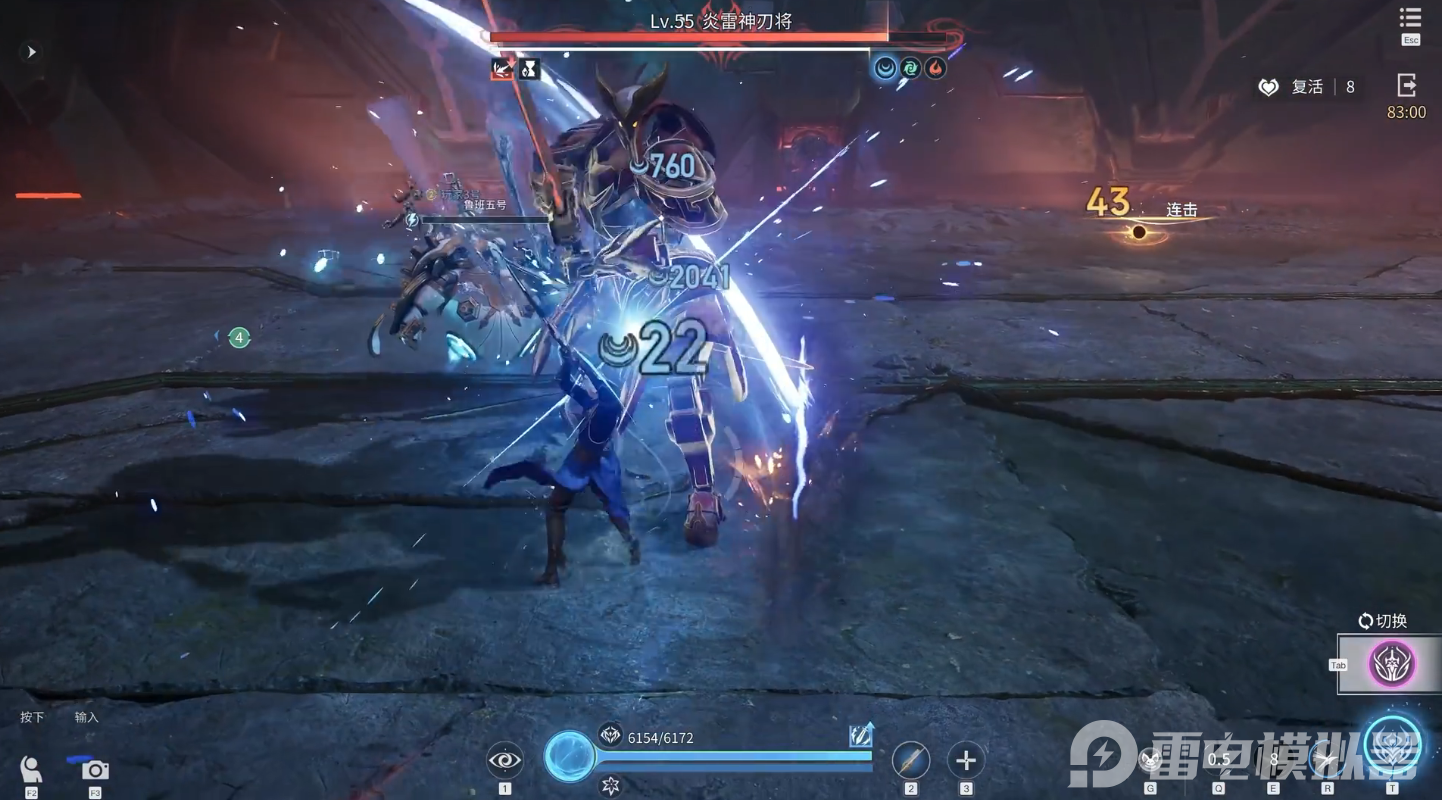Open the camera photo mode
1442x800 pixels.
[x=95, y=770]
